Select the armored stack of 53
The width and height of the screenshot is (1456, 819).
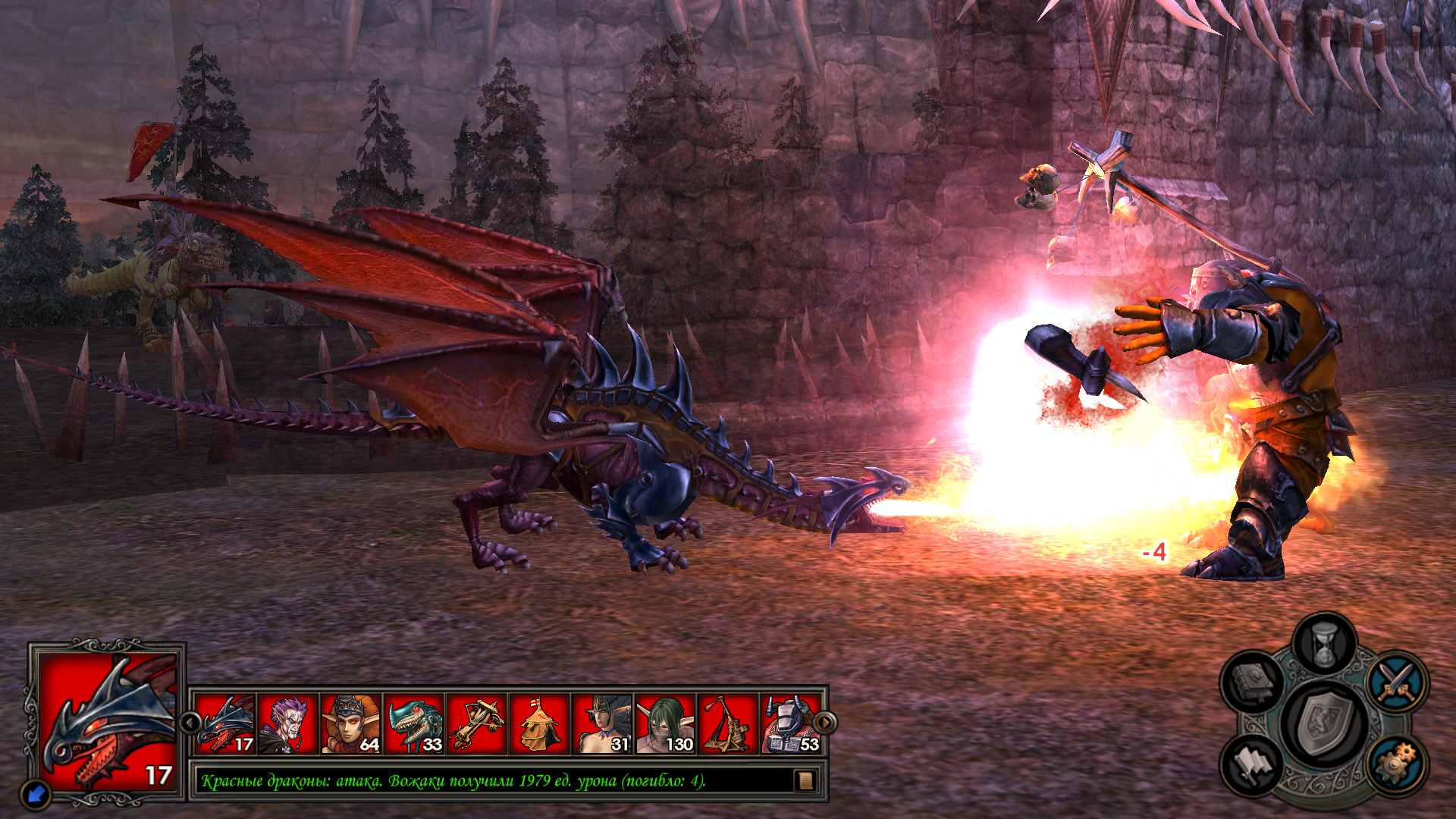790,724
